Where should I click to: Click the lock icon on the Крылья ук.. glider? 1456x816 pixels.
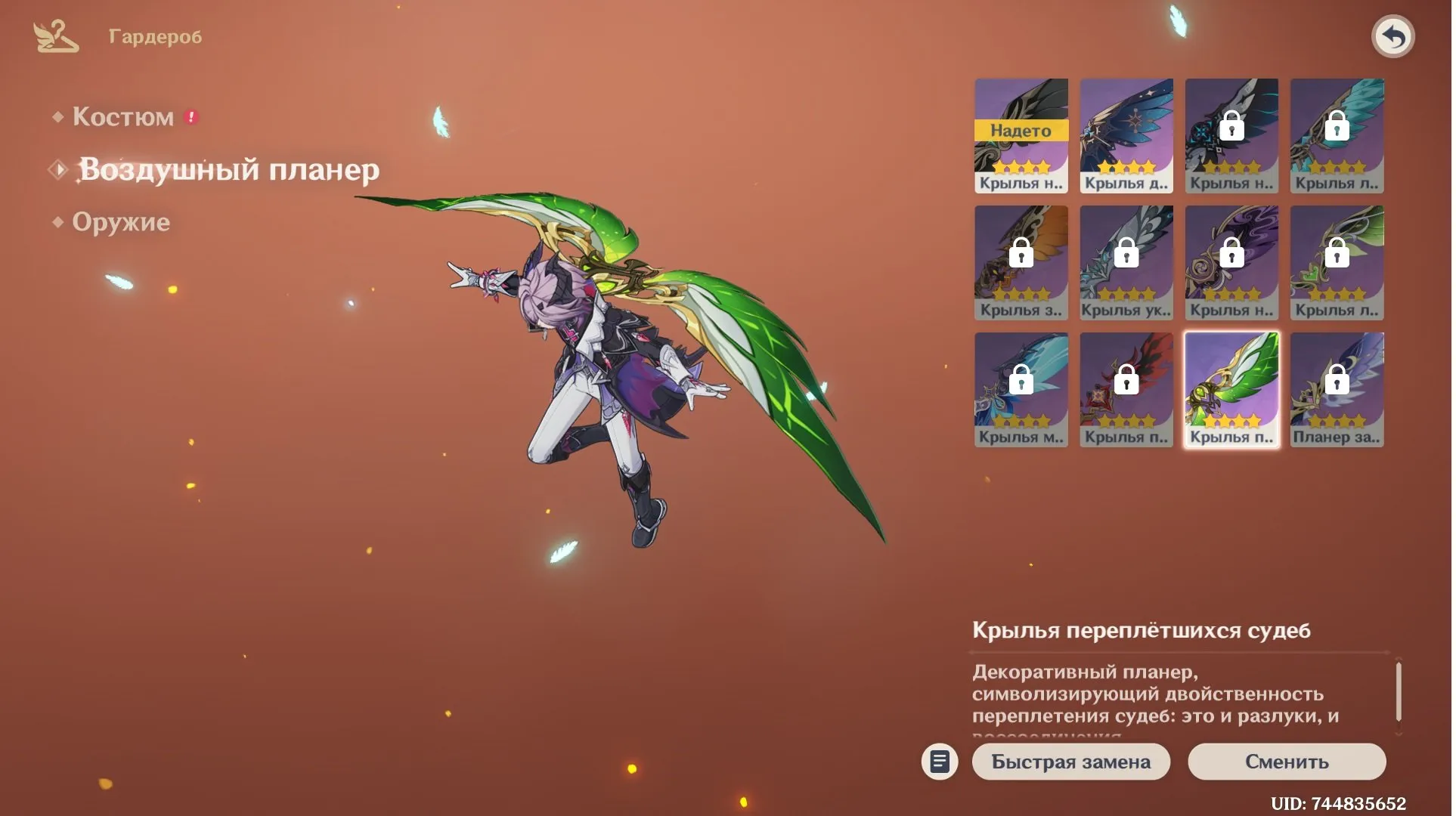click(x=1126, y=255)
